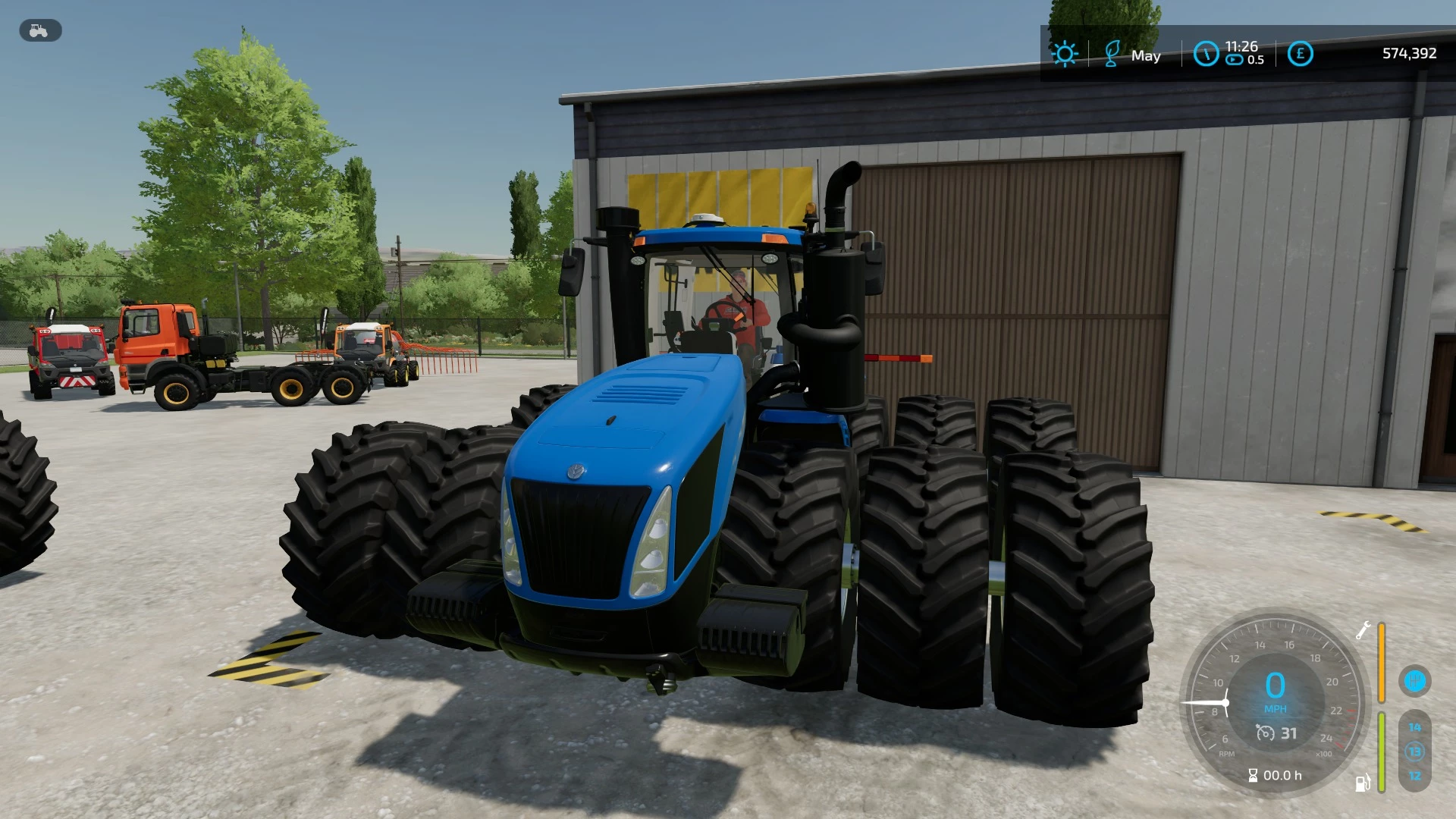Click the crop growth leaf icon
Image resolution: width=1456 pixels, height=819 pixels.
coord(1112,55)
